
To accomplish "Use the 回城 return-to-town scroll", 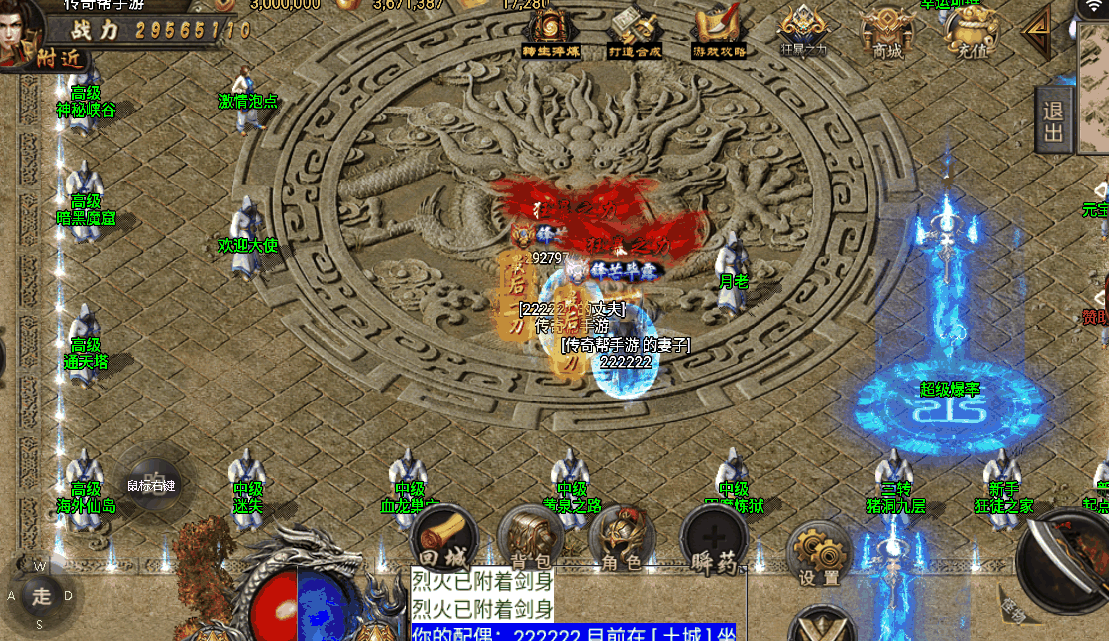I will (441, 542).
